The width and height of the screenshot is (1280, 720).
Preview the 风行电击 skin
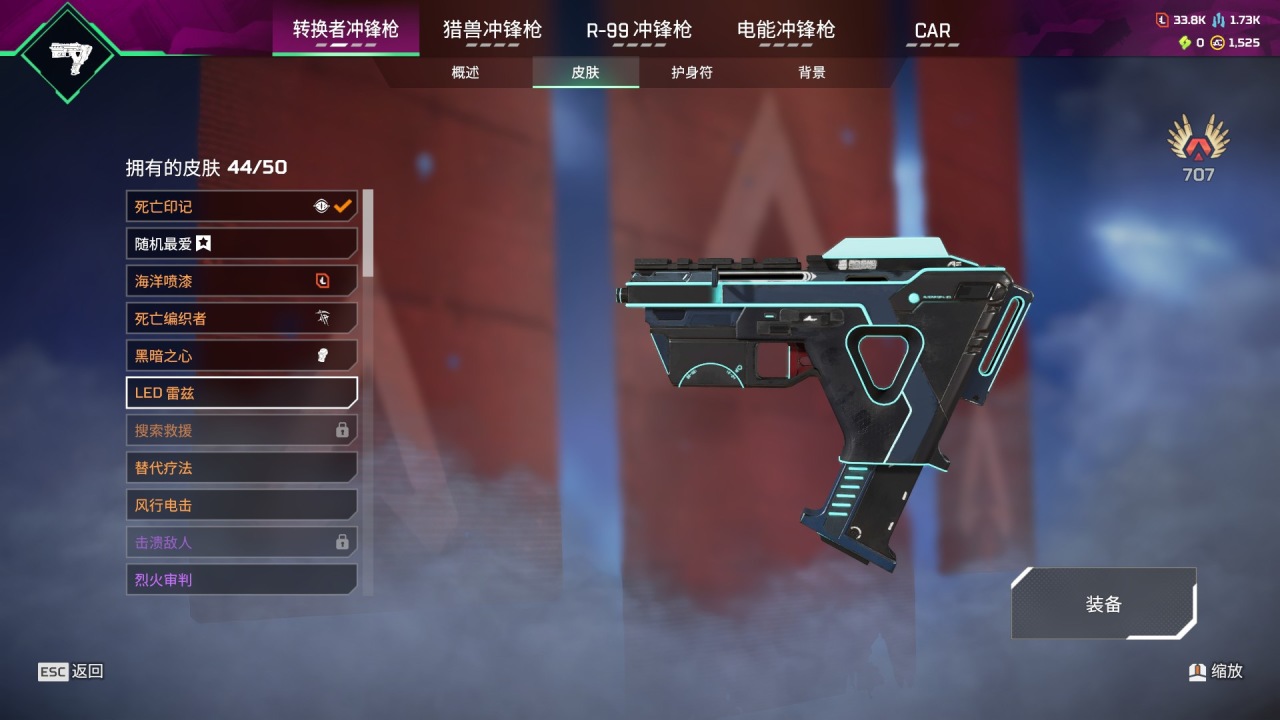coord(240,505)
